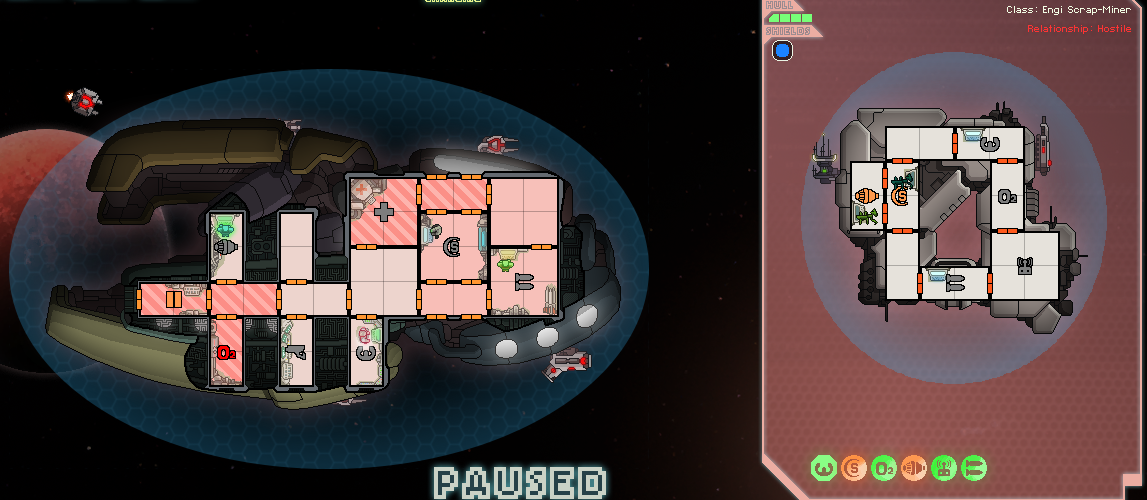
Task: Select the crew member in your weapons room
Action: [x=506, y=263]
